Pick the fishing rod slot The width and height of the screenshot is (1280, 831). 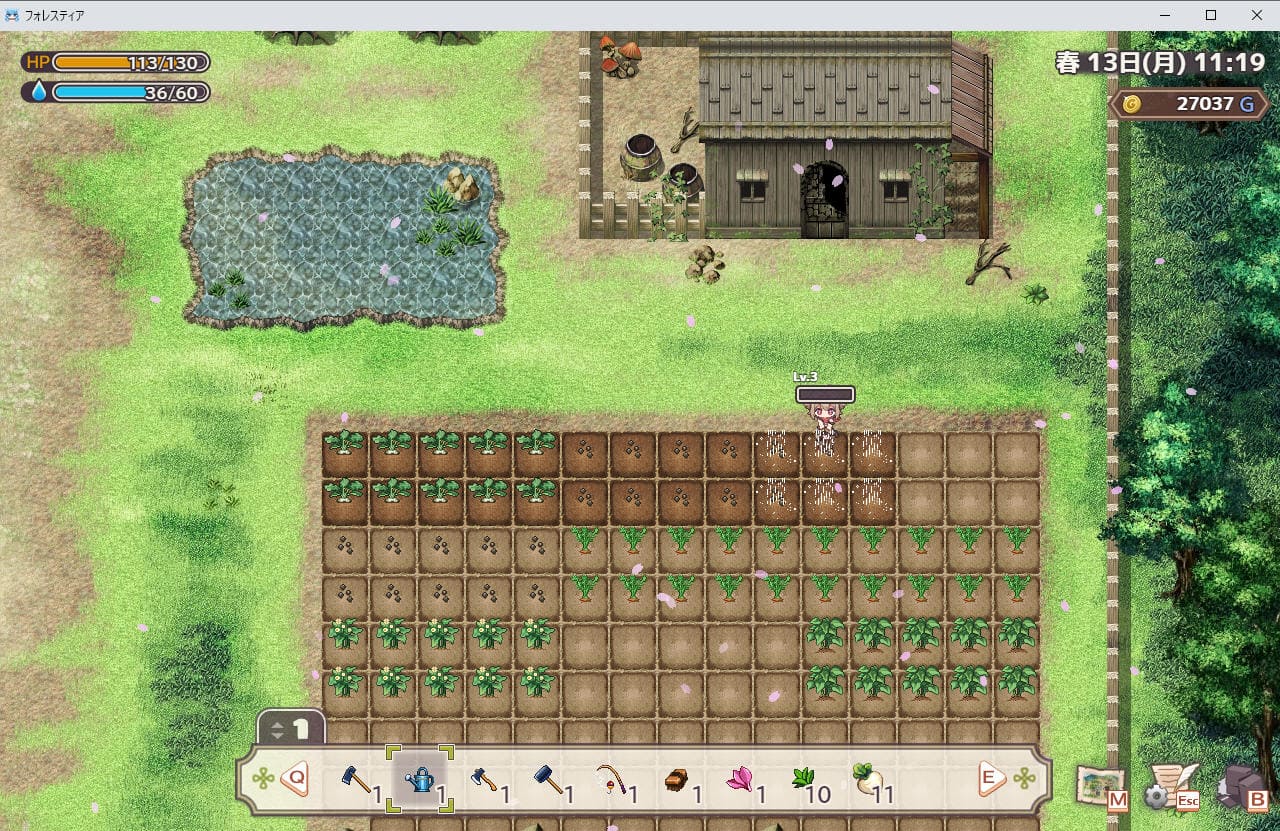tap(611, 779)
